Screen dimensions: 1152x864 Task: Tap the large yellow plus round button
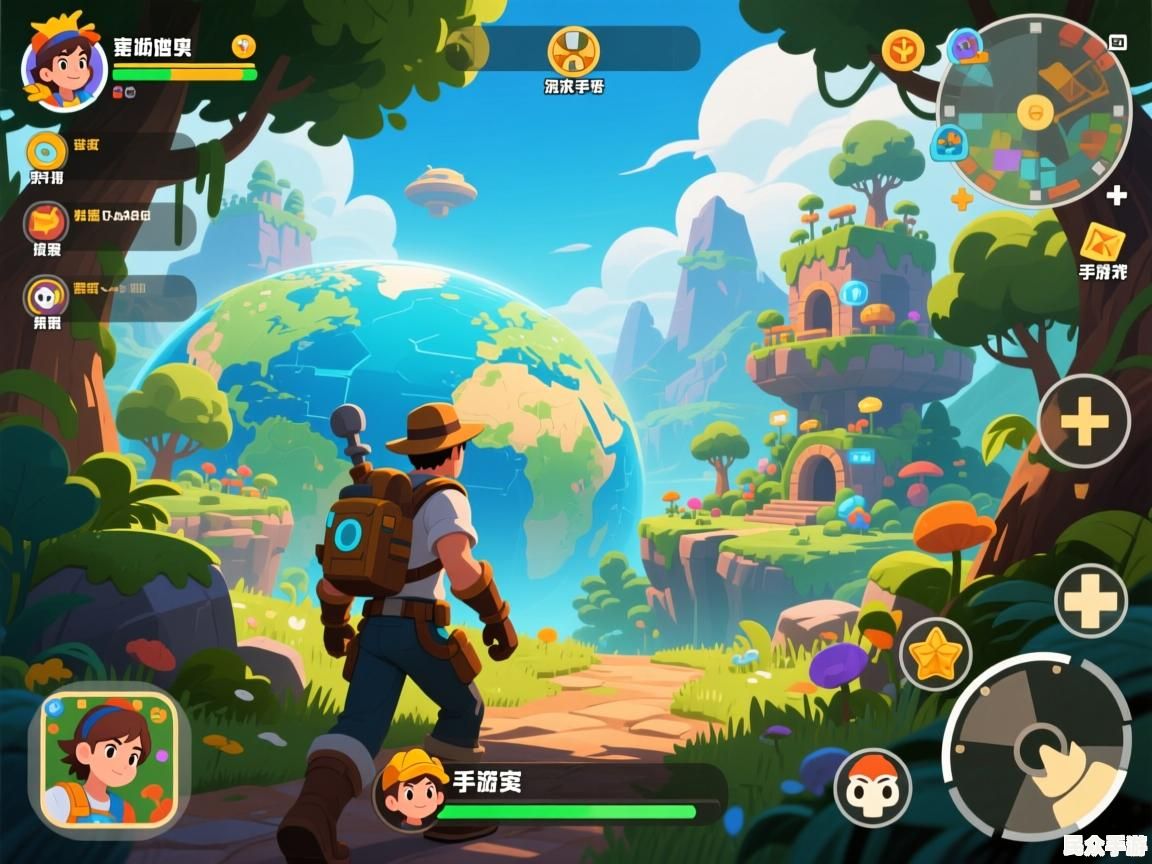click(1084, 421)
